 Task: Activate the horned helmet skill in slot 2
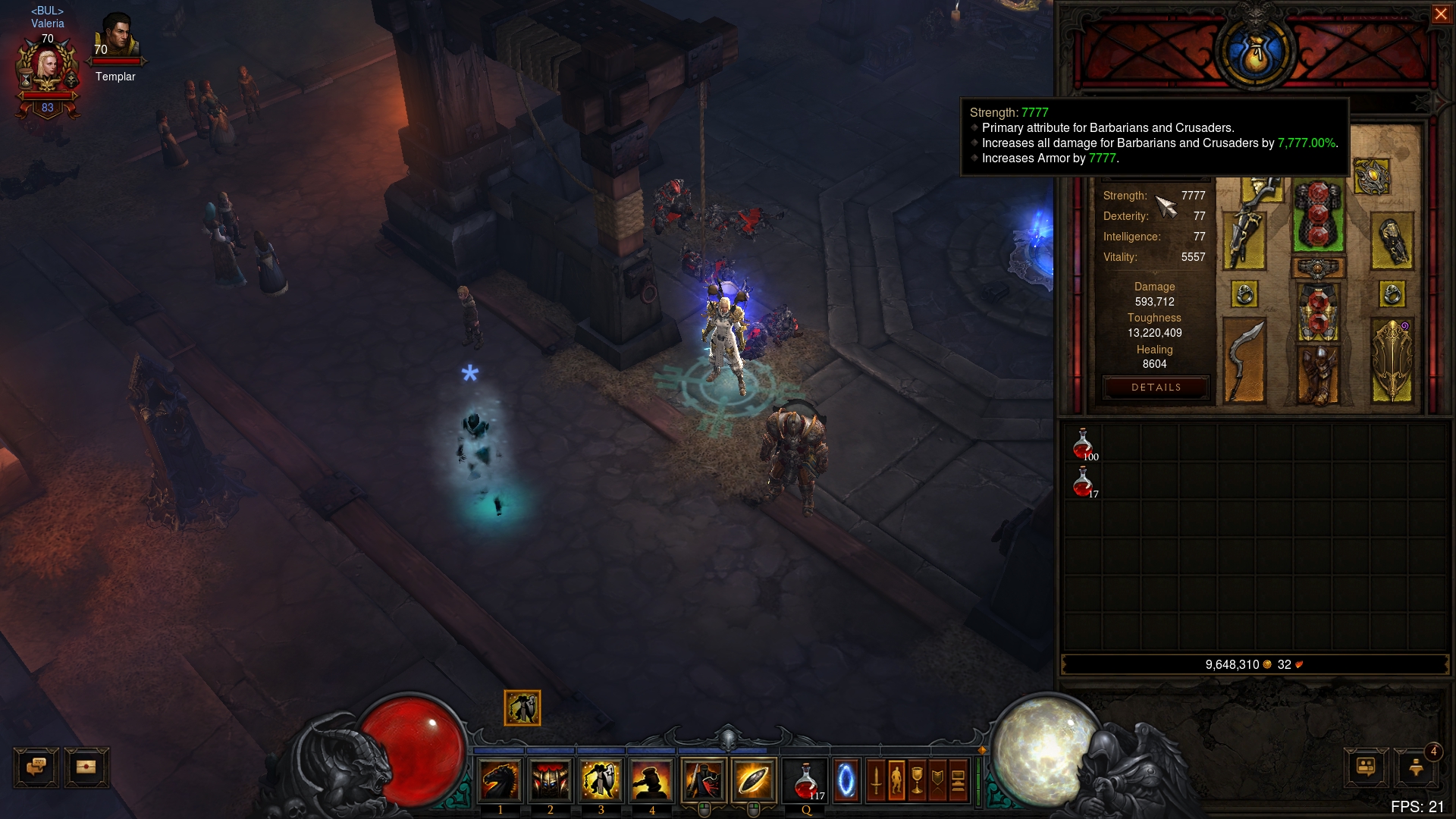click(551, 780)
